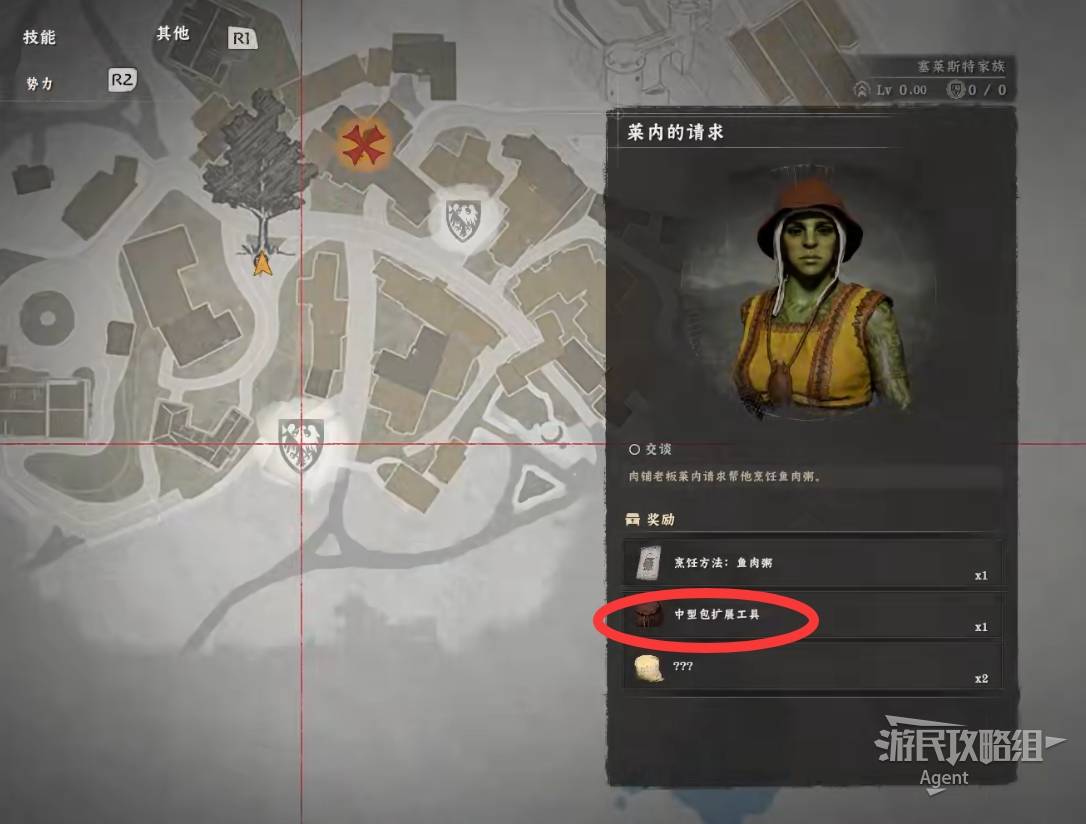
Task: Select the orange player arrow marker
Action: coord(262,263)
